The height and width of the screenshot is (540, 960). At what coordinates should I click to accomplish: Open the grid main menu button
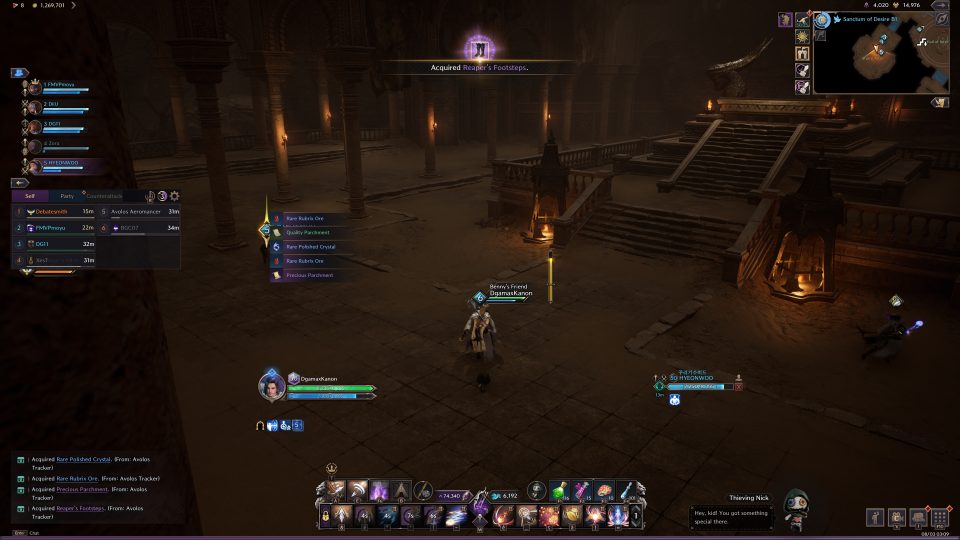pos(939,517)
